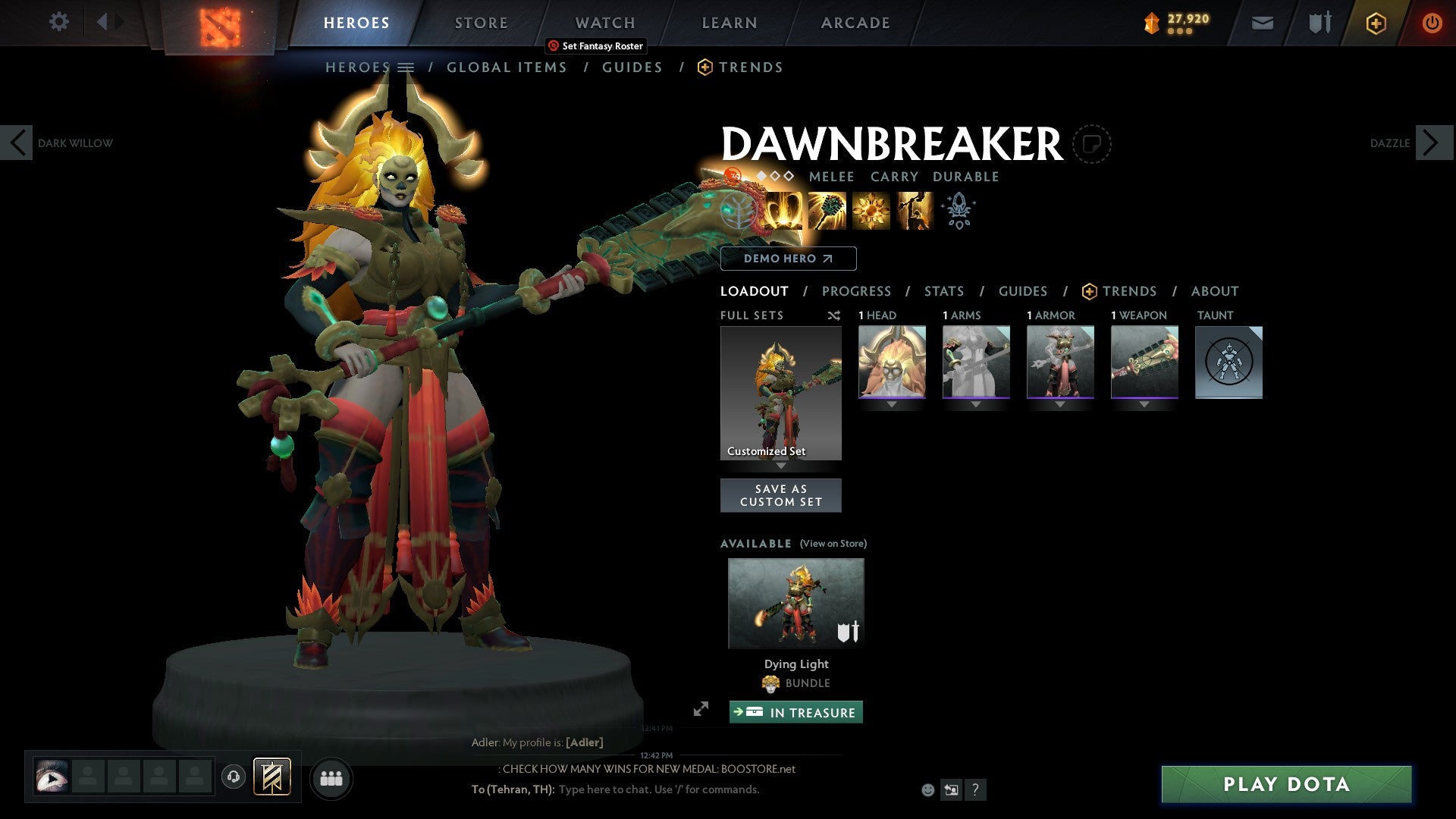Switch to the STATS tab

pos(944,291)
